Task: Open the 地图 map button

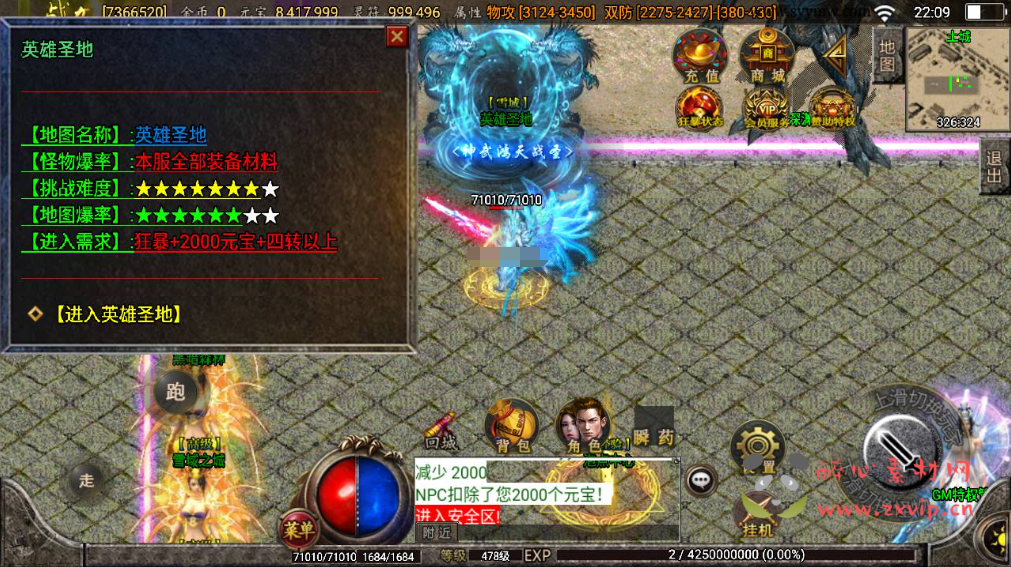Action: click(x=886, y=54)
